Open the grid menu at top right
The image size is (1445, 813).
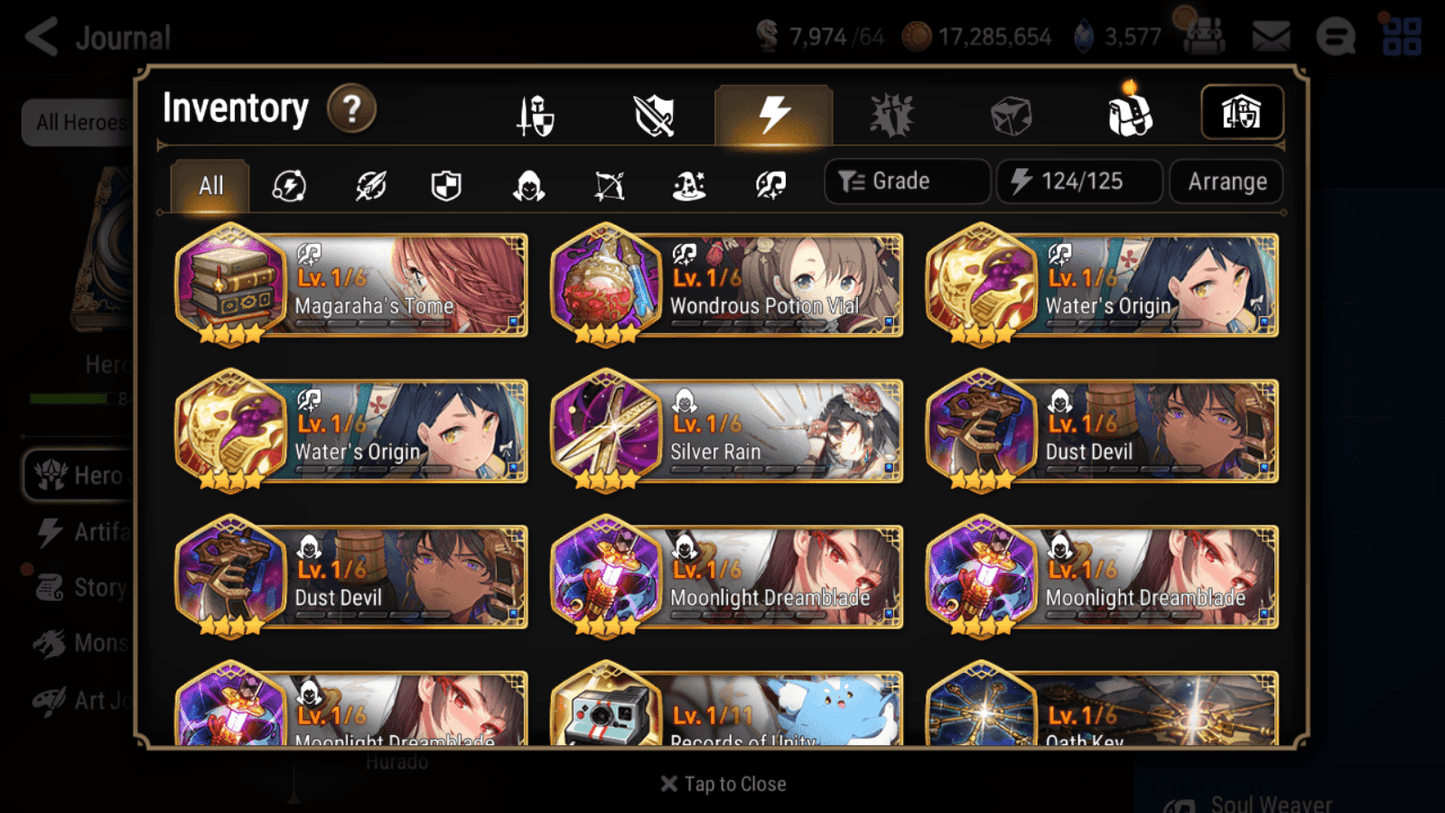click(1402, 36)
